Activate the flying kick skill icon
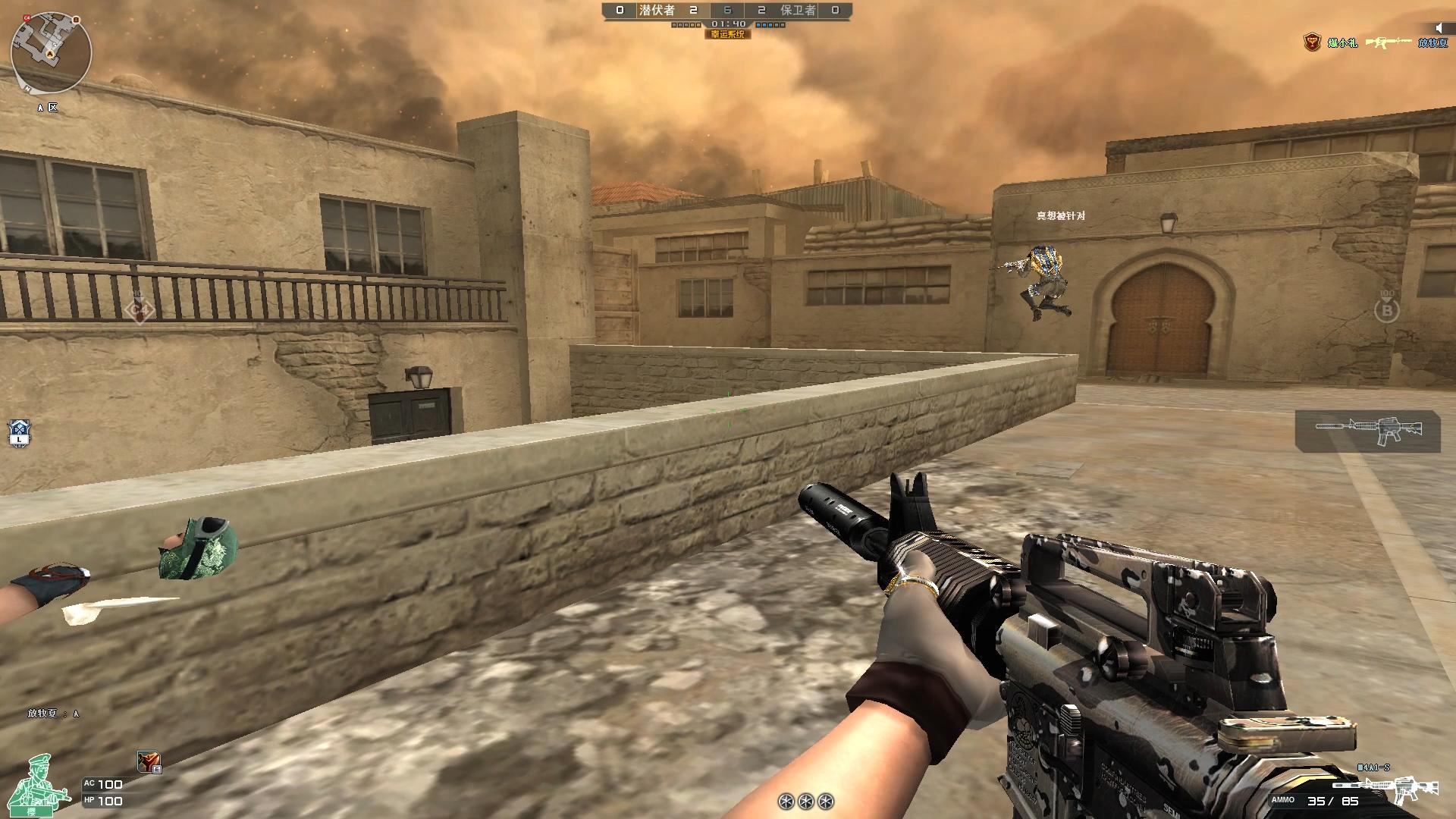Image resolution: width=1456 pixels, height=819 pixels. tap(148, 761)
